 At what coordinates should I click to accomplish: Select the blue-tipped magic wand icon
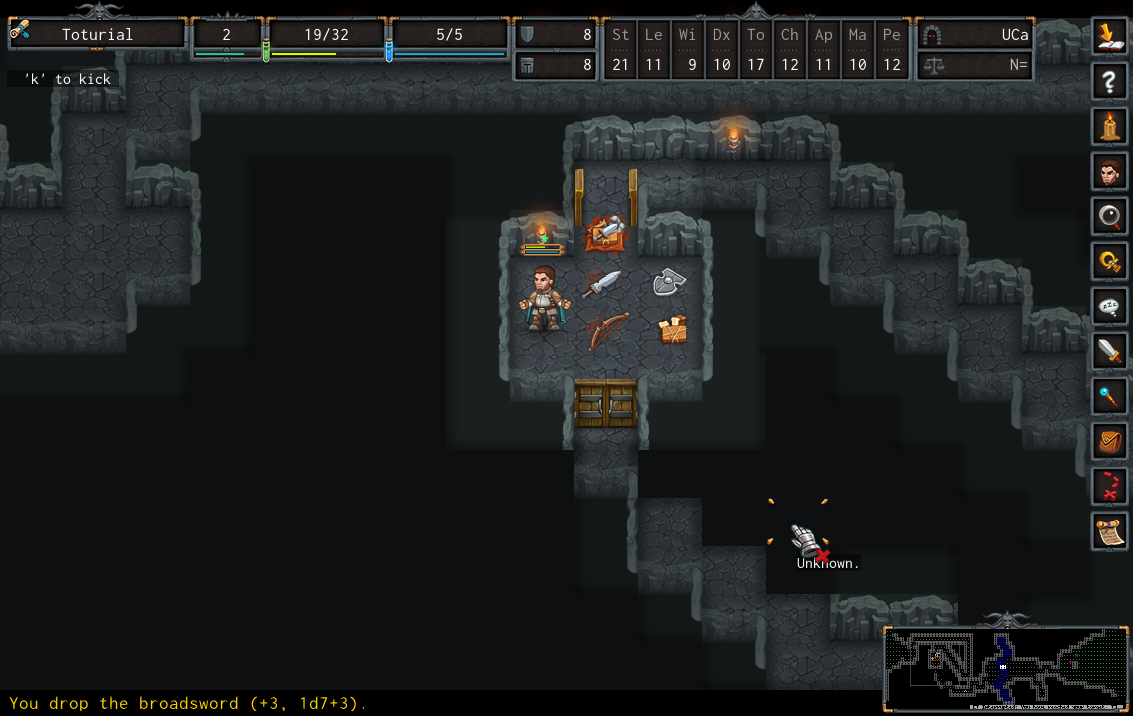pyautogui.click(x=1109, y=397)
